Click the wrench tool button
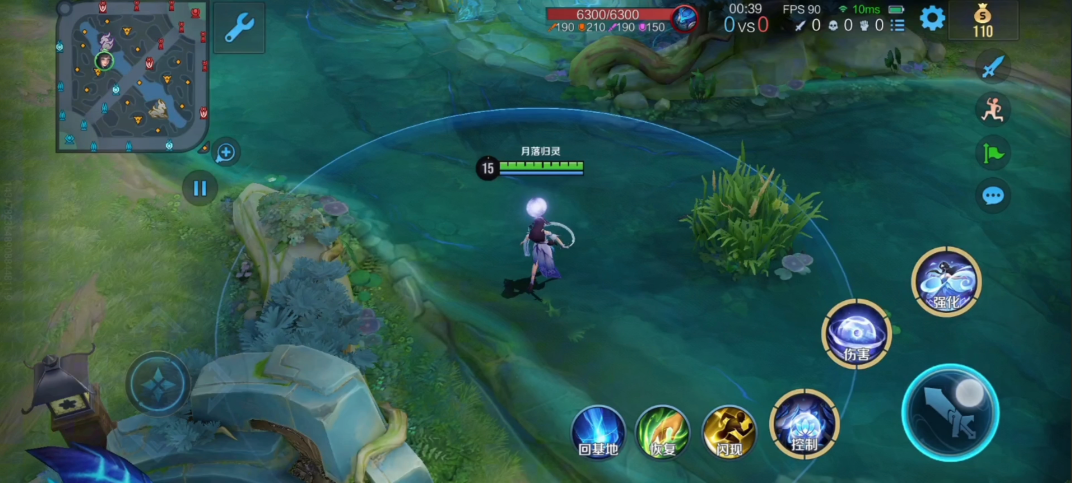 [239, 28]
